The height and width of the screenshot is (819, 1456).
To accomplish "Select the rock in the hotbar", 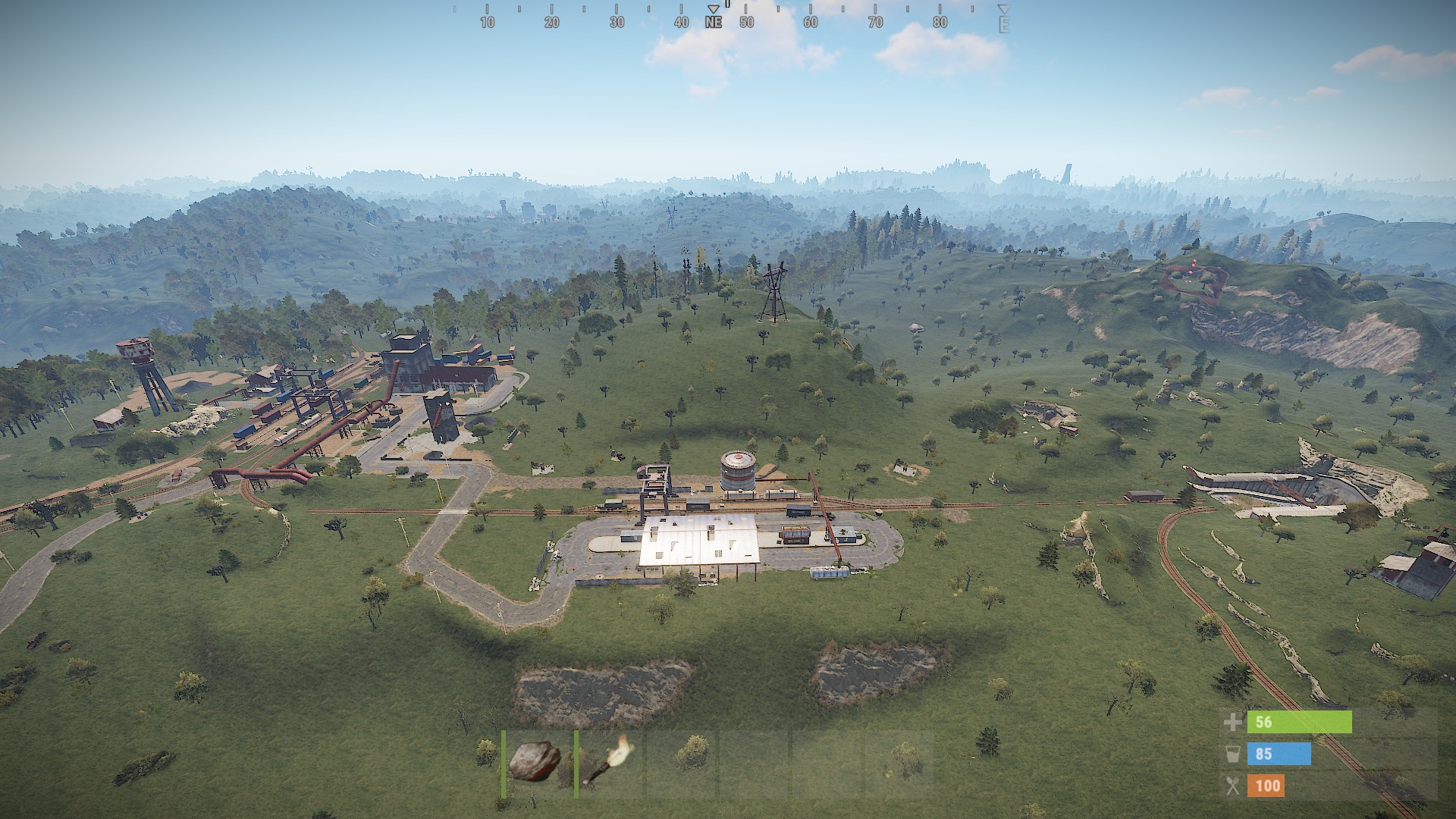I will (x=535, y=763).
